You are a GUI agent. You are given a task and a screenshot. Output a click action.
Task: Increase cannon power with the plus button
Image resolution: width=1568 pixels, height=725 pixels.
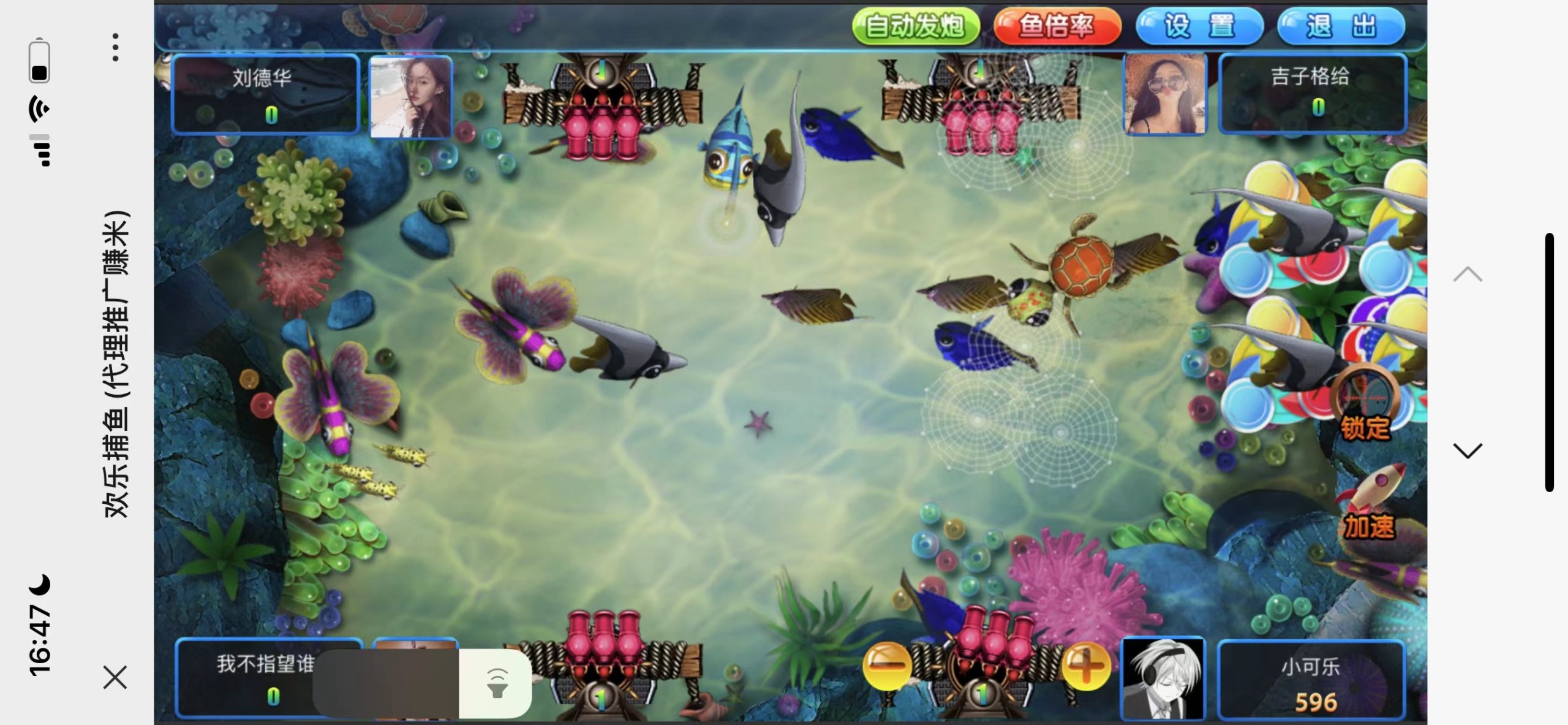pos(1086,666)
